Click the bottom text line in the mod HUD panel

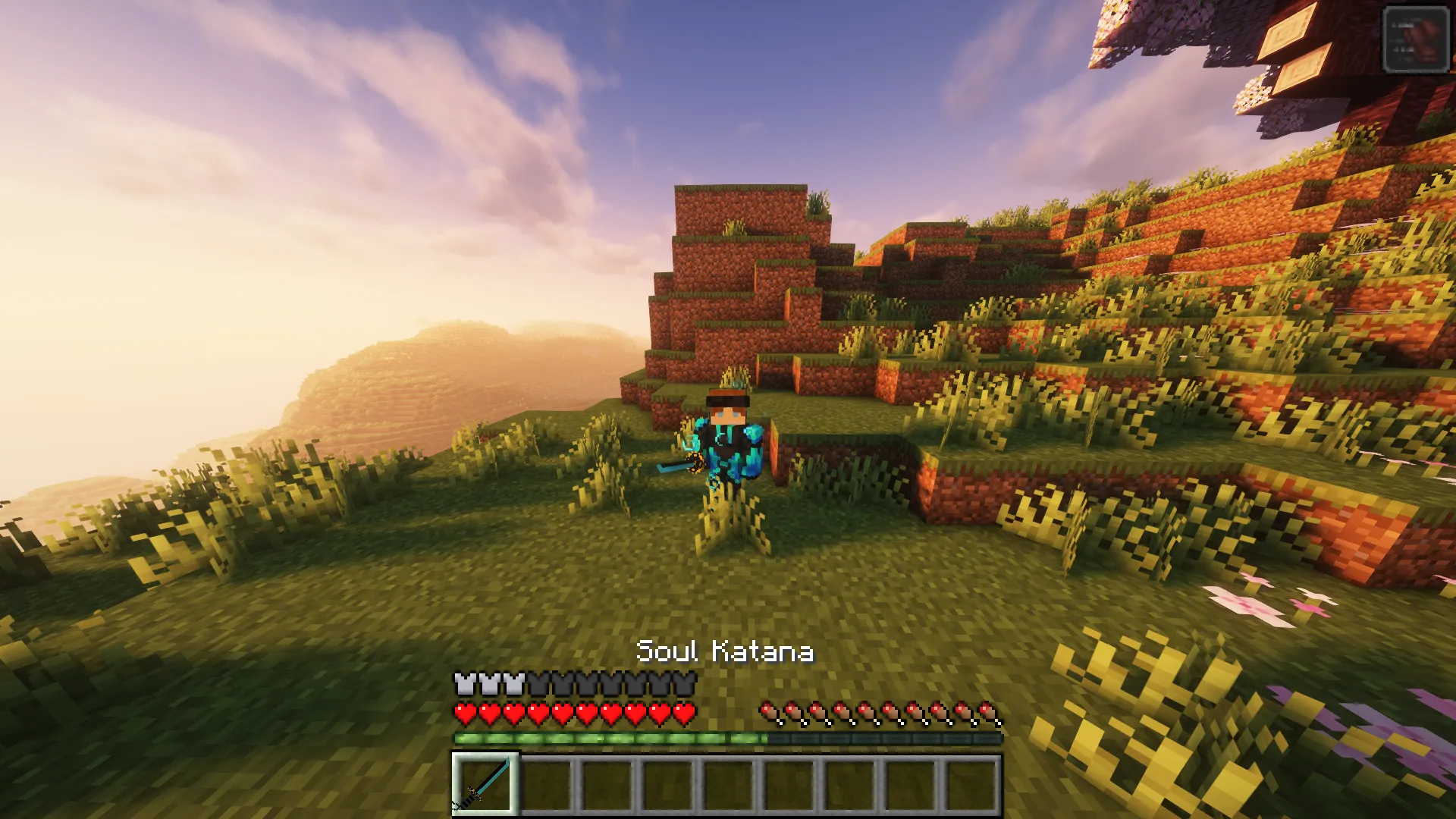[1405, 59]
